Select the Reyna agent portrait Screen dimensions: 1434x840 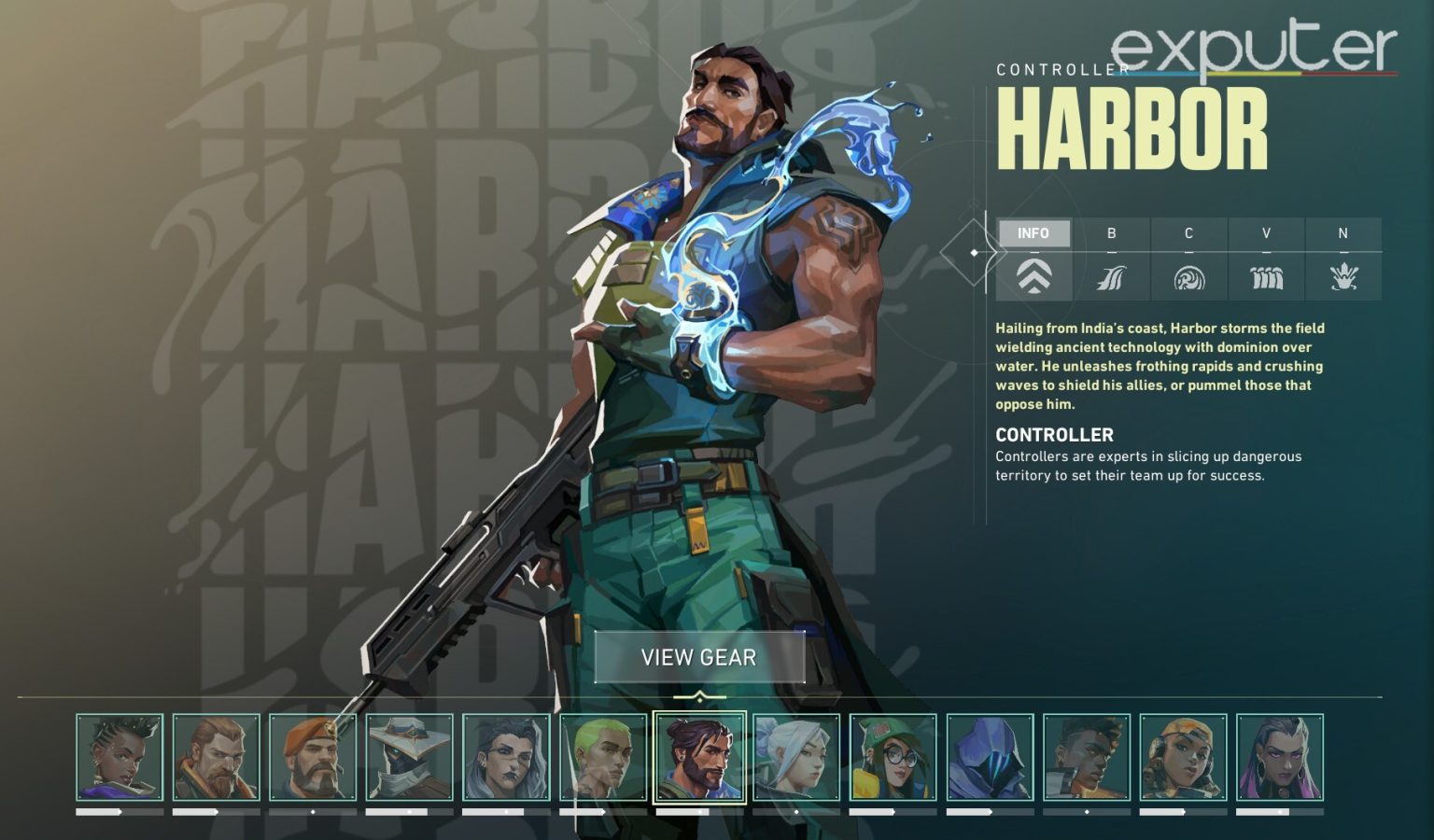tap(1281, 756)
